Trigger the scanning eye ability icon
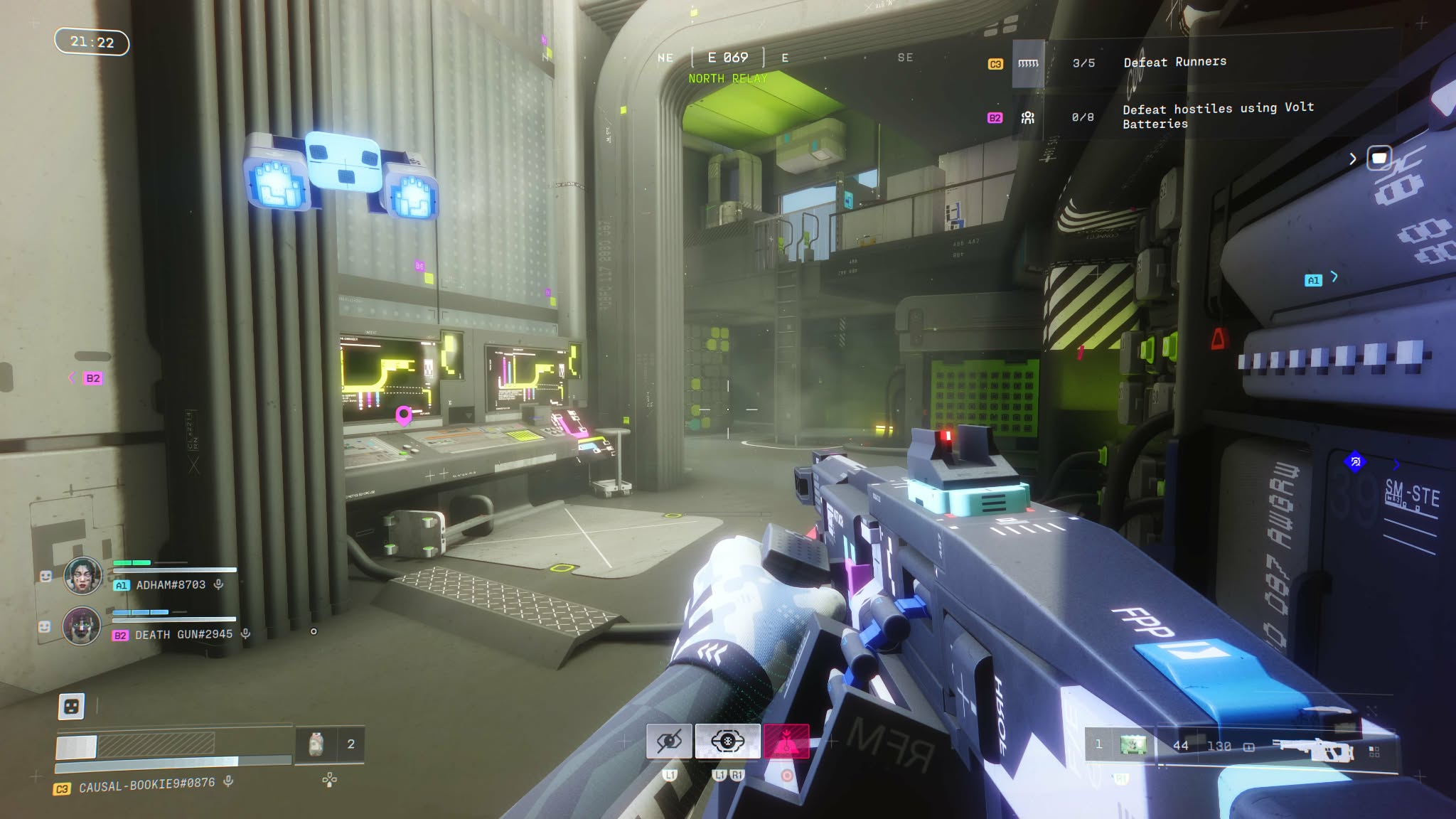Image resolution: width=1456 pixels, height=819 pixels. click(x=727, y=742)
